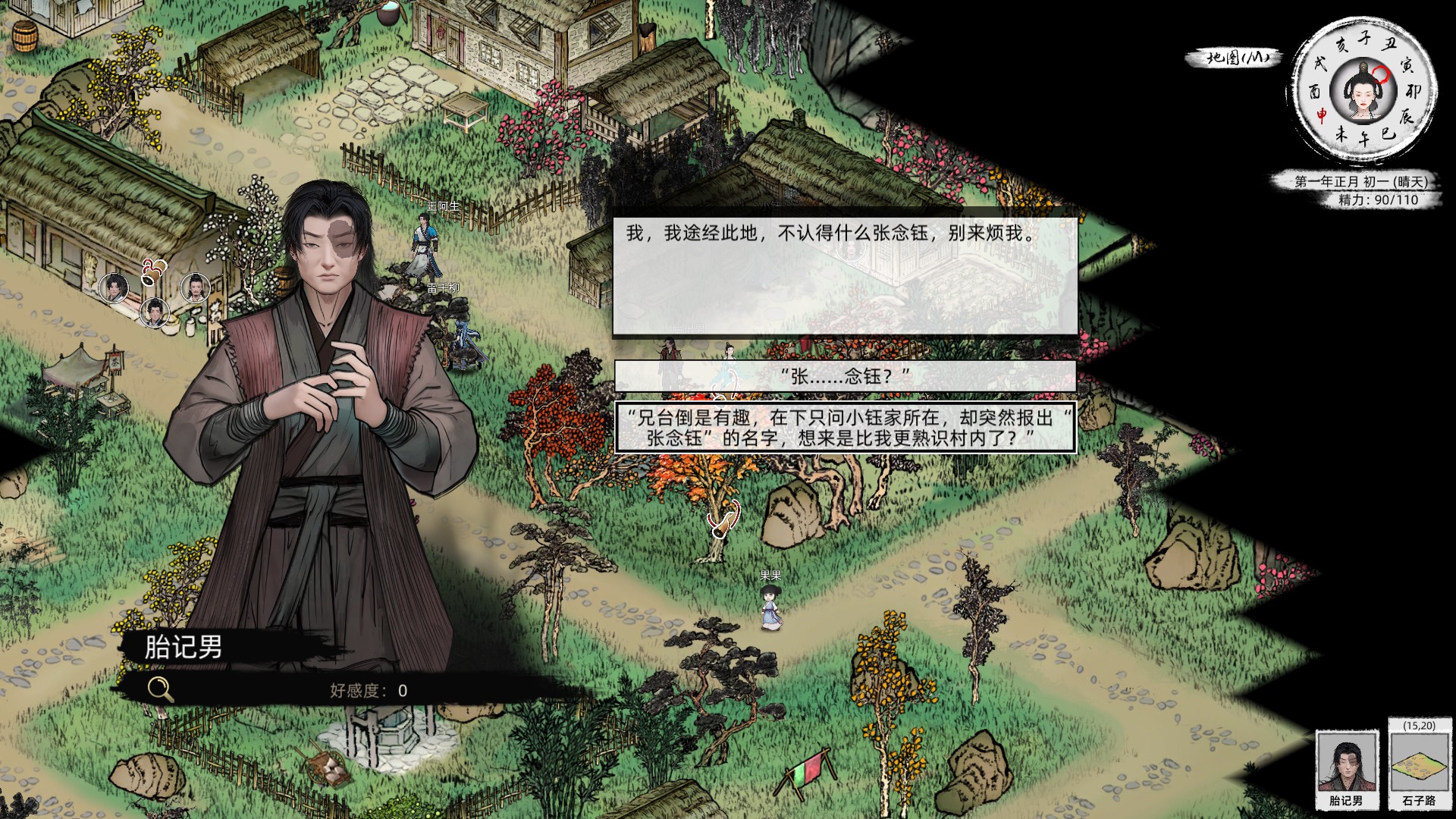
Task: Click the mustached NPC's circular portrait
Action: tap(195, 288)
